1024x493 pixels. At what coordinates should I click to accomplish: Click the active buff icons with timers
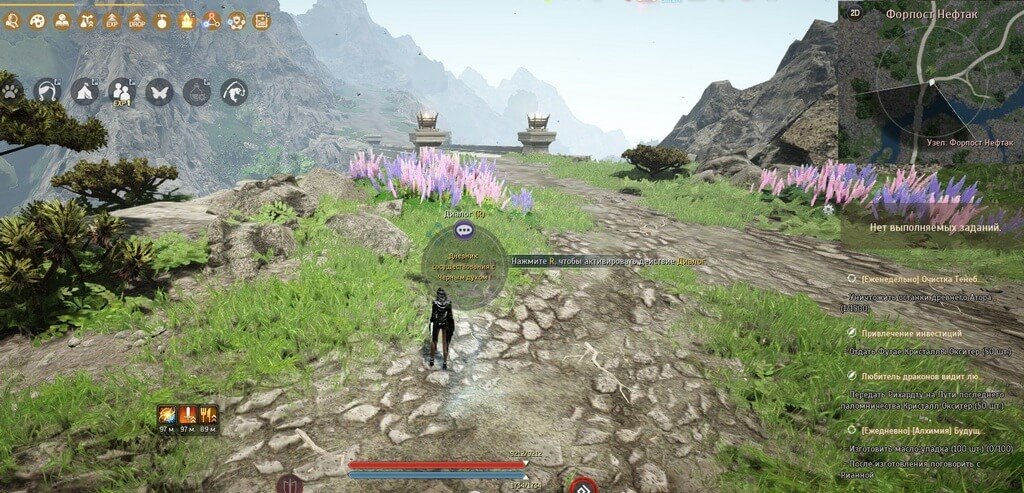pyautogui.click(x=187, y=418)
